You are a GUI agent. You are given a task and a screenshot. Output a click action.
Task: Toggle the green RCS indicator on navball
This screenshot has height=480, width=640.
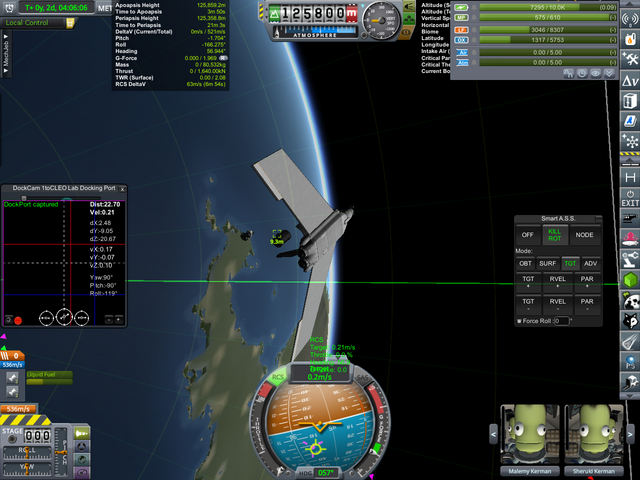coord(279,377)
